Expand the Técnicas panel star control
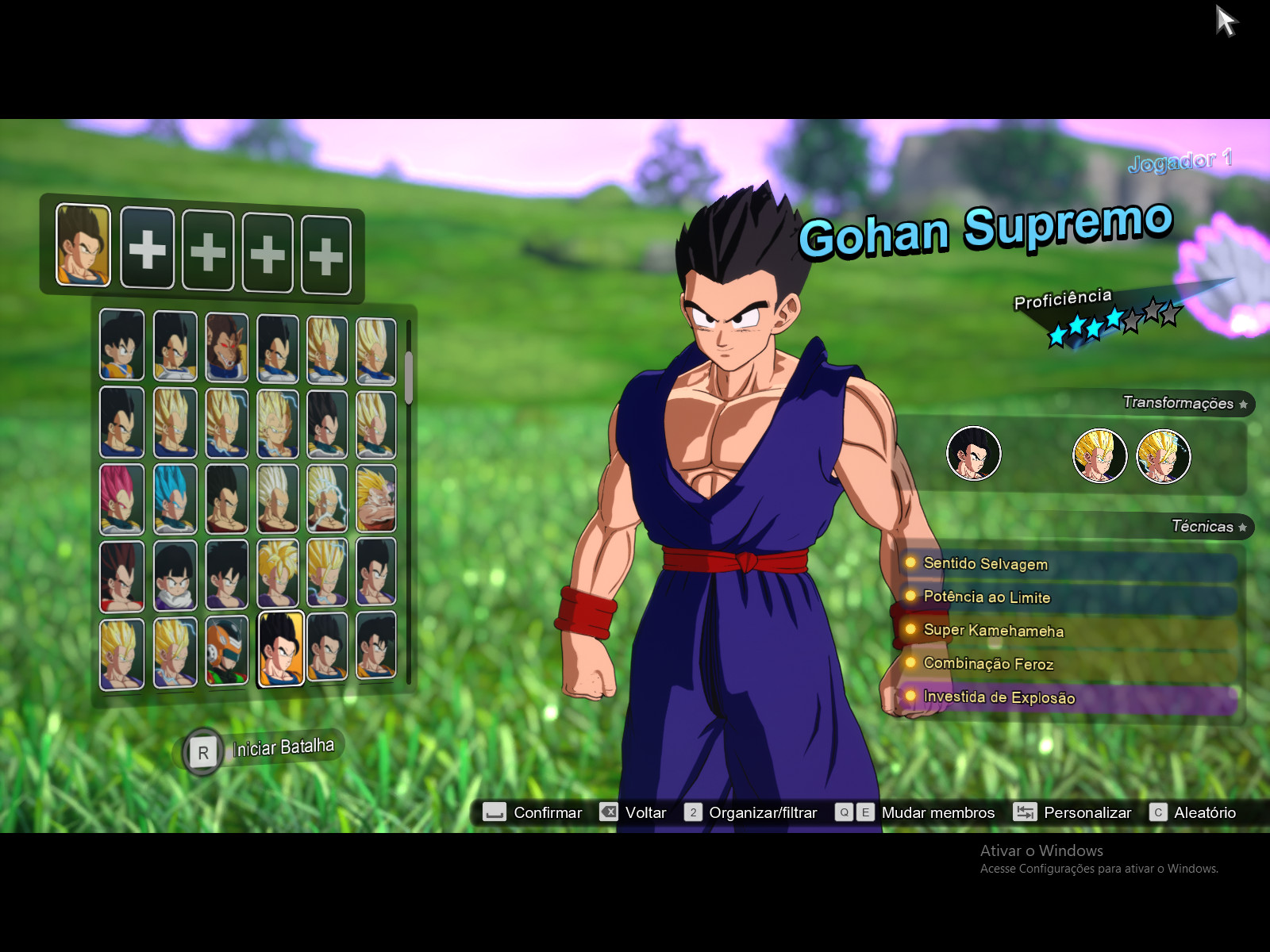Viewport: 1270px width, 952px height. [1241, 526]
